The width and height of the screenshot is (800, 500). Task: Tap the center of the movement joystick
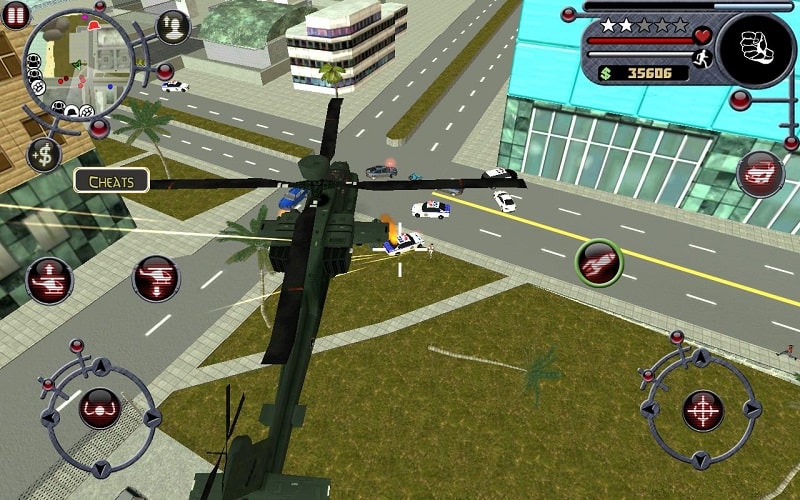(99, 408)
